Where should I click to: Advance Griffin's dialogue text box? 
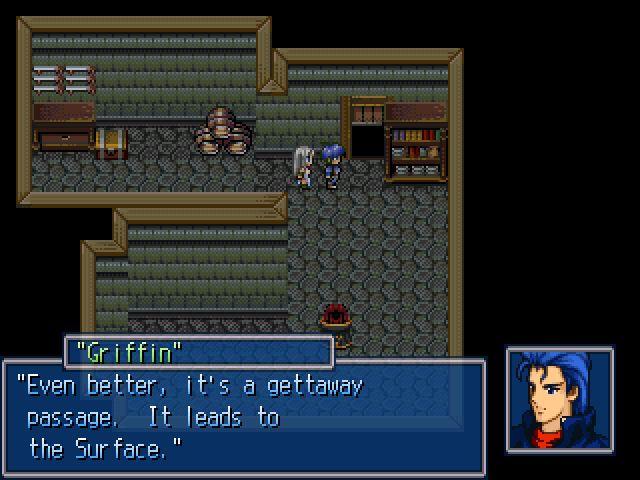(x=244, y=417)
